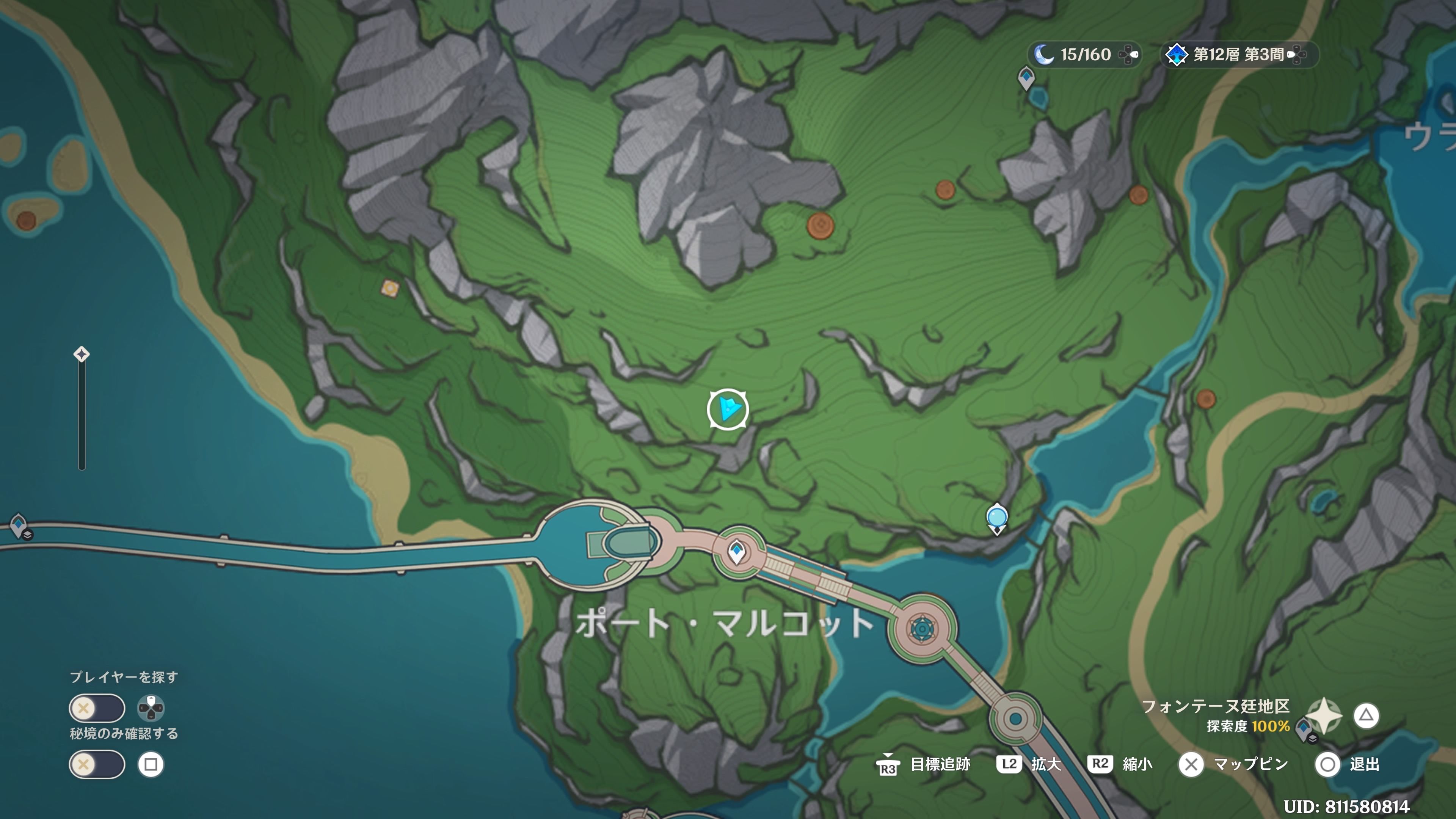The height and width of the screenshot is (819, 1456).
Task: Enable the プレイヤーを探す toggle
Action: (x=97, y=708)
